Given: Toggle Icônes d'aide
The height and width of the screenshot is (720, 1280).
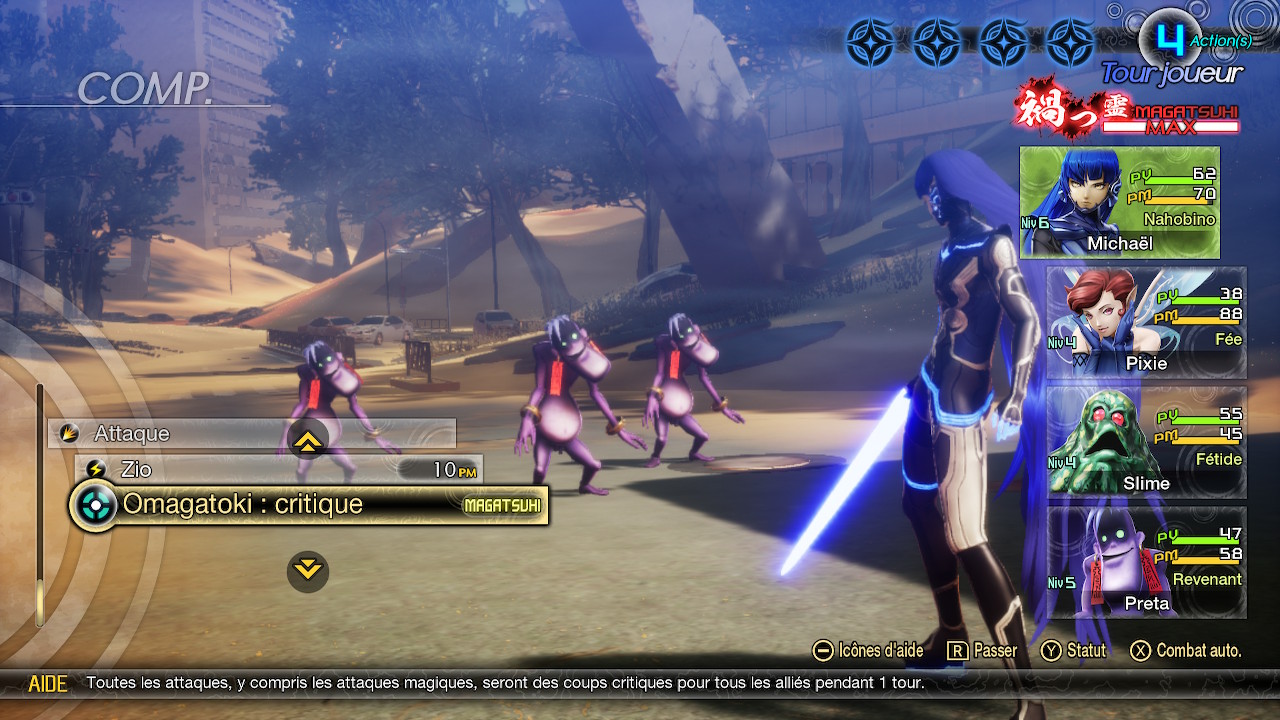Looking at the screenshot, I should point(868,651).
